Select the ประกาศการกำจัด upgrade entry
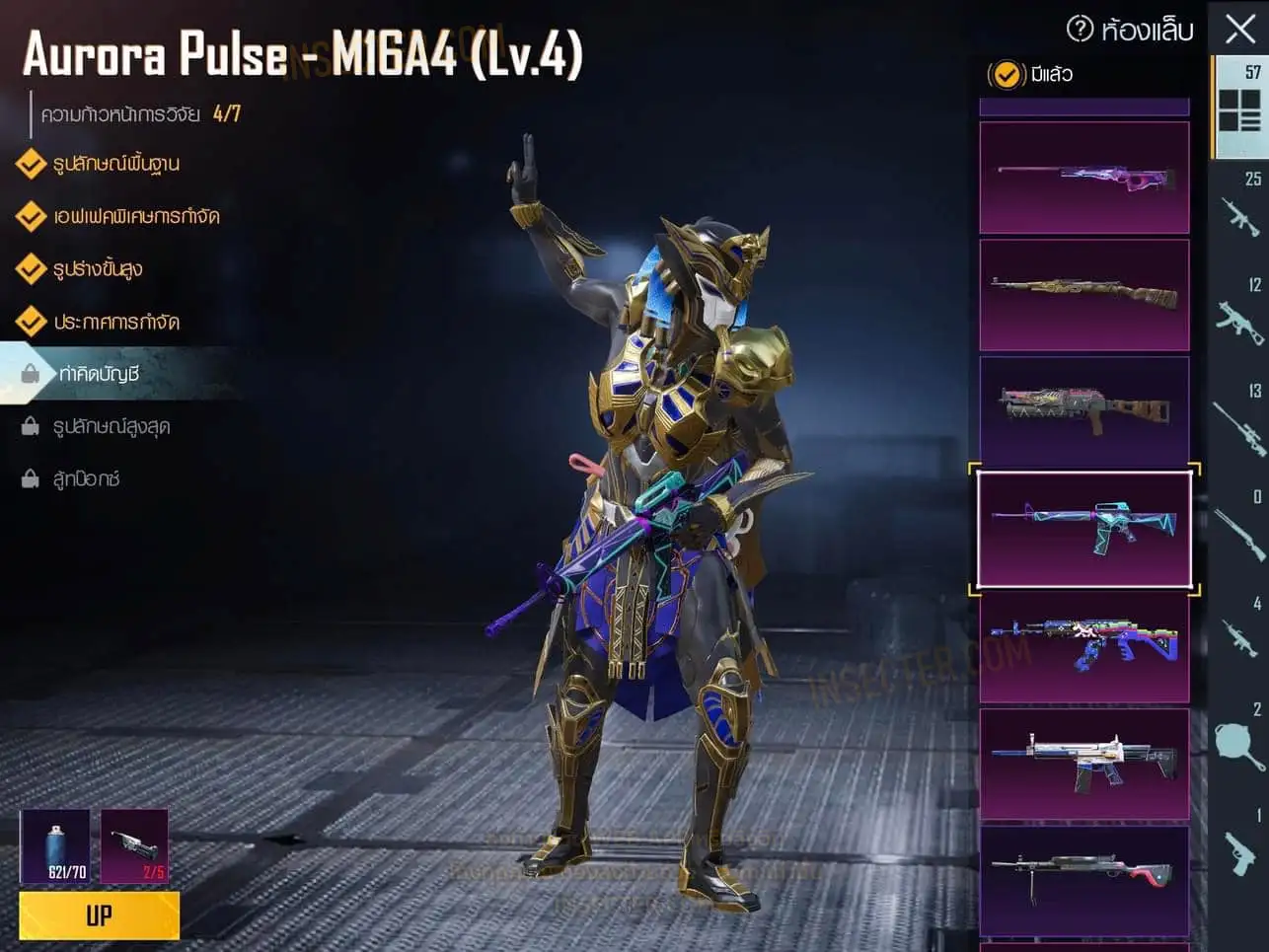The height and width of the screenshot is (952, 1269). click(x=115, y=322)
